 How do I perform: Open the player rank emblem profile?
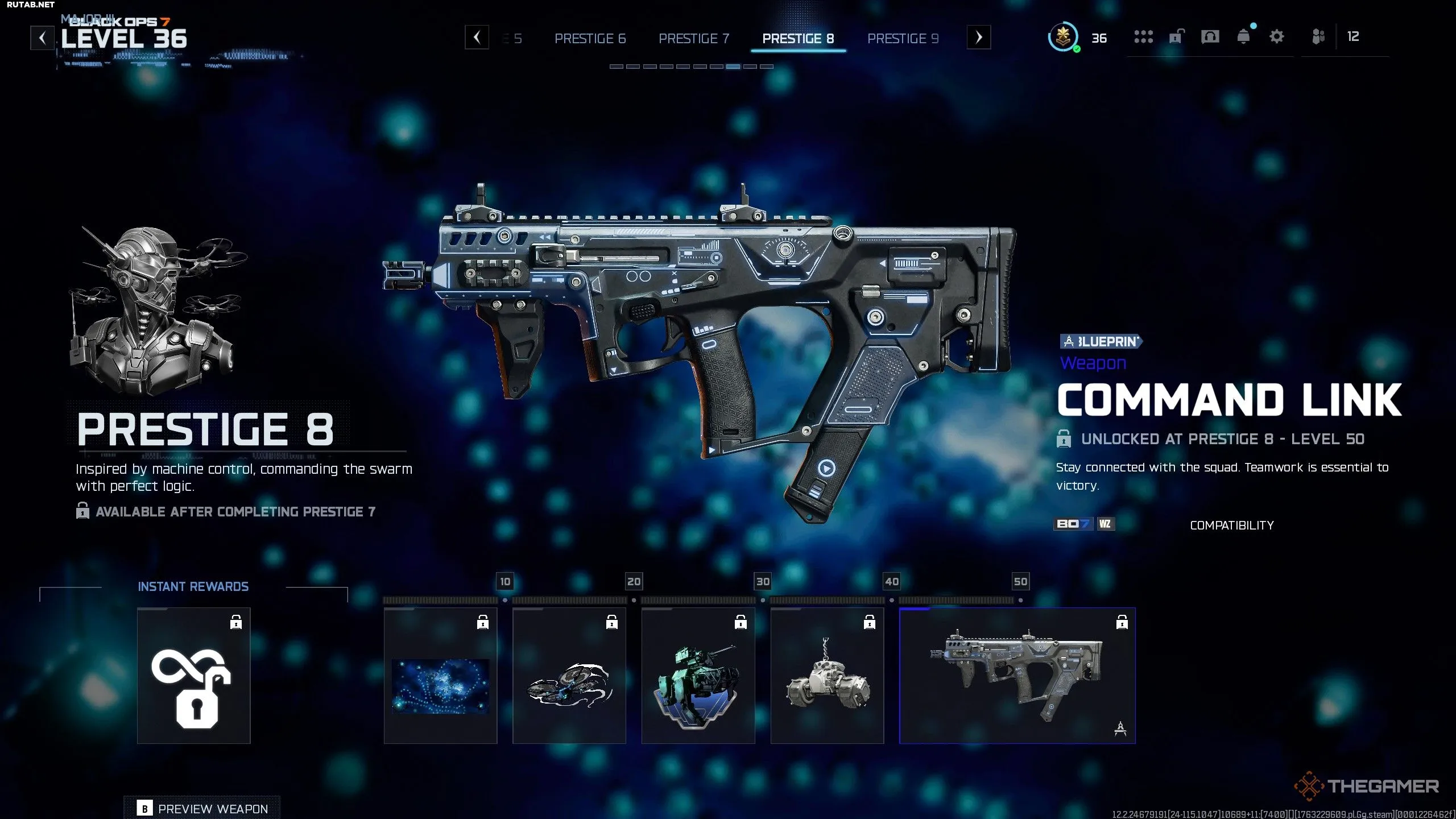(x=1062, y=38)
